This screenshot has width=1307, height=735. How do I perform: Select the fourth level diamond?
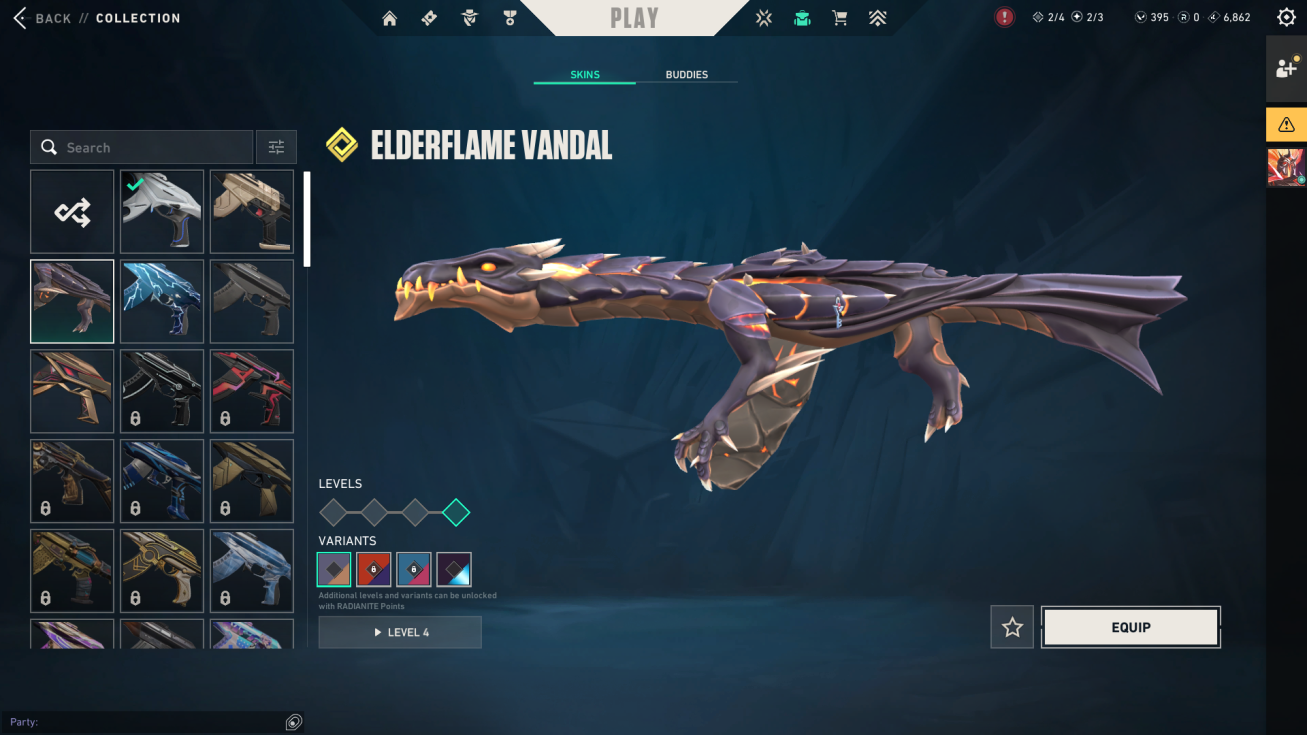(456, 513)
